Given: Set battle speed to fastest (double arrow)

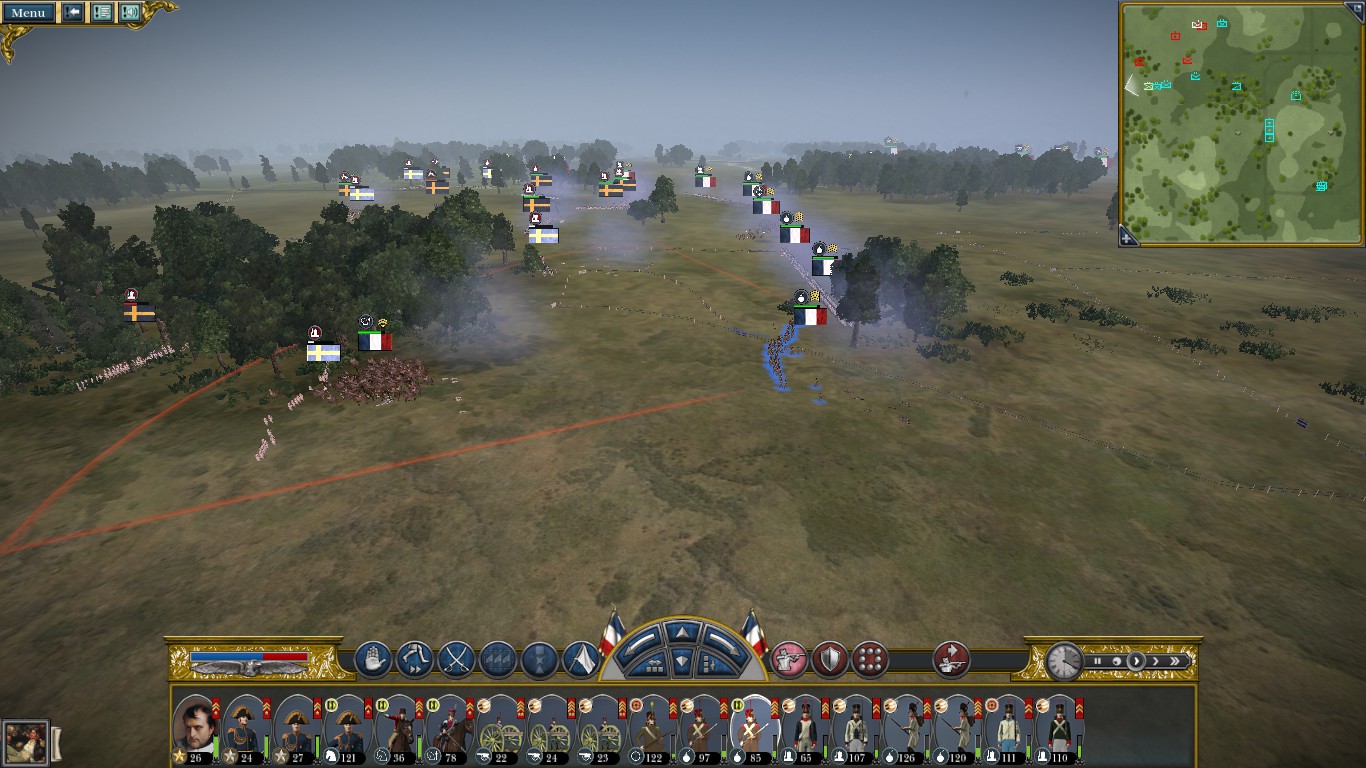Looking at the screenshot, I should pos(1176,661).
